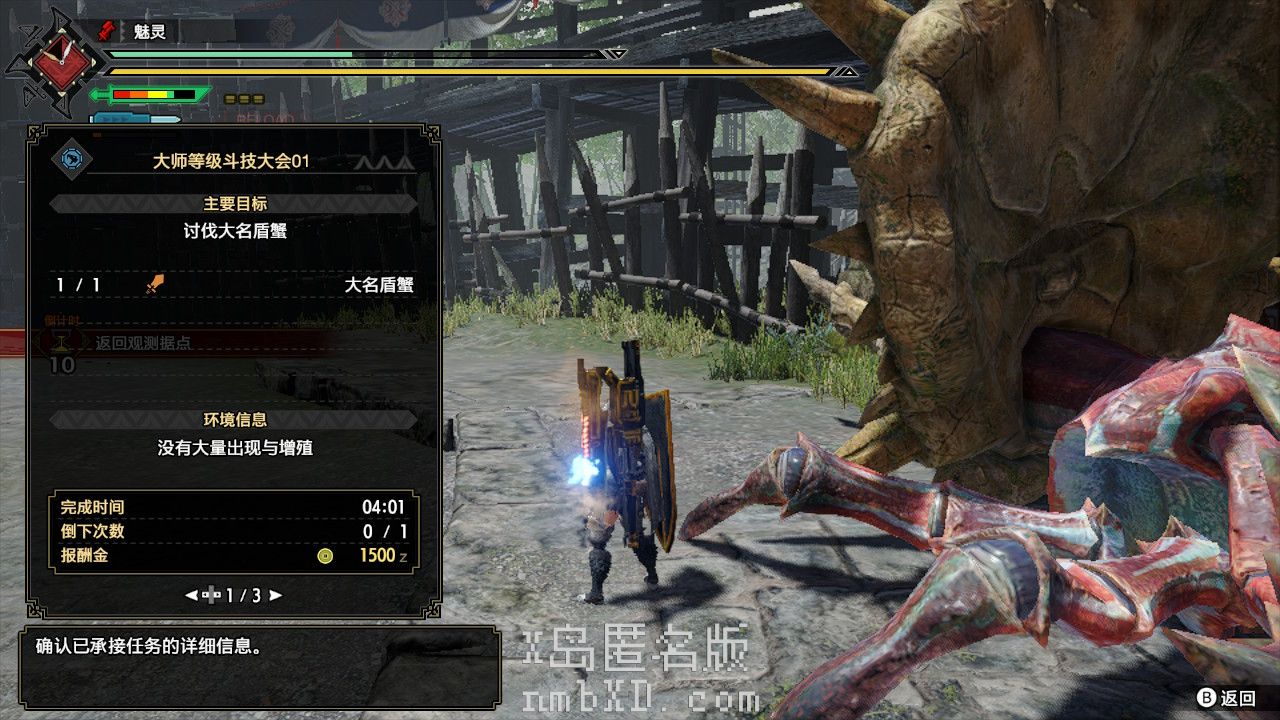The image size is (1280, 720).
Task: Select the 大名盾蟹 target row
Action: [235, 285]
